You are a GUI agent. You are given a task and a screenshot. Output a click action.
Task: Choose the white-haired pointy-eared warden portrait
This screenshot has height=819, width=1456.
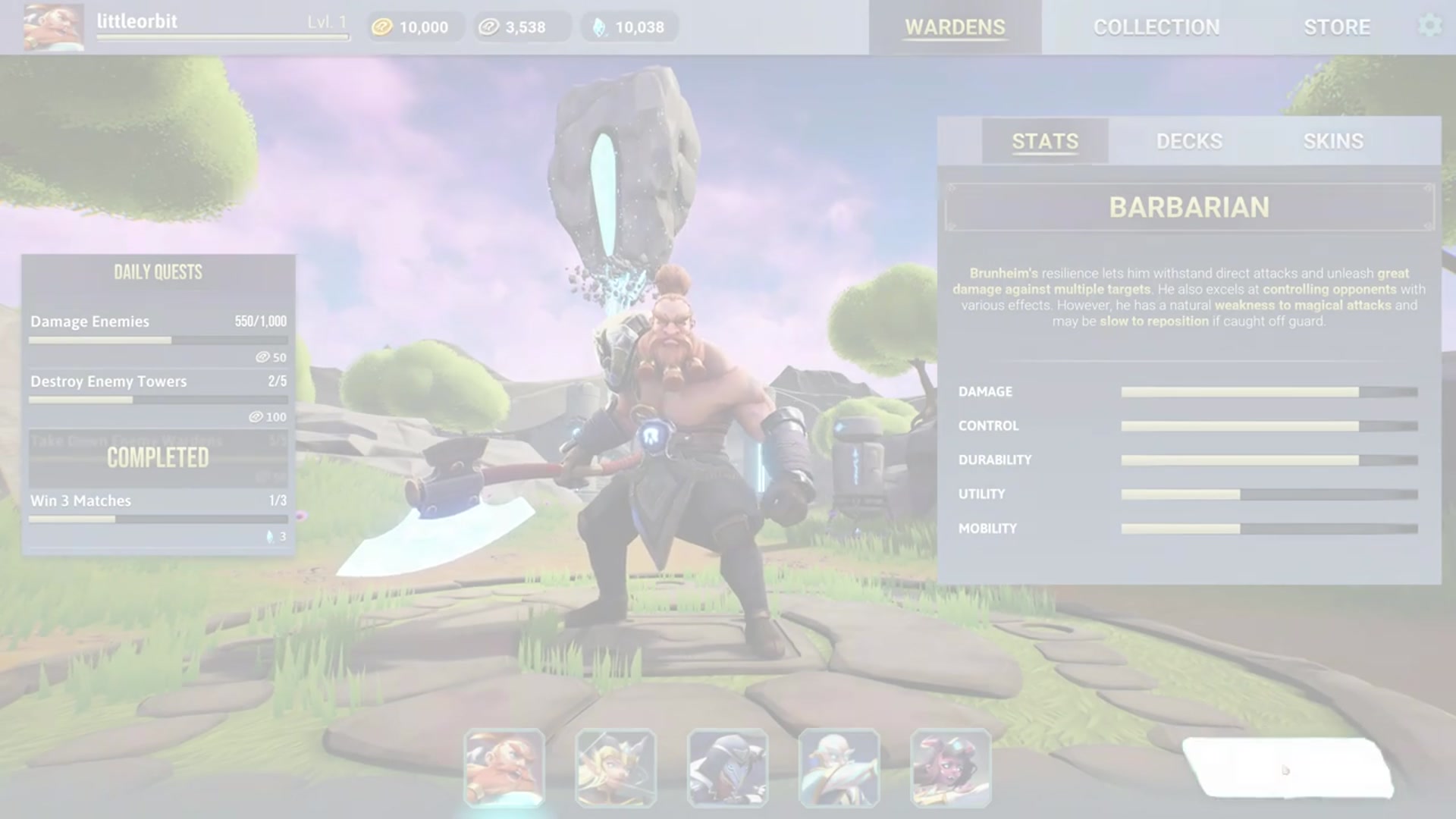(839, 767)
